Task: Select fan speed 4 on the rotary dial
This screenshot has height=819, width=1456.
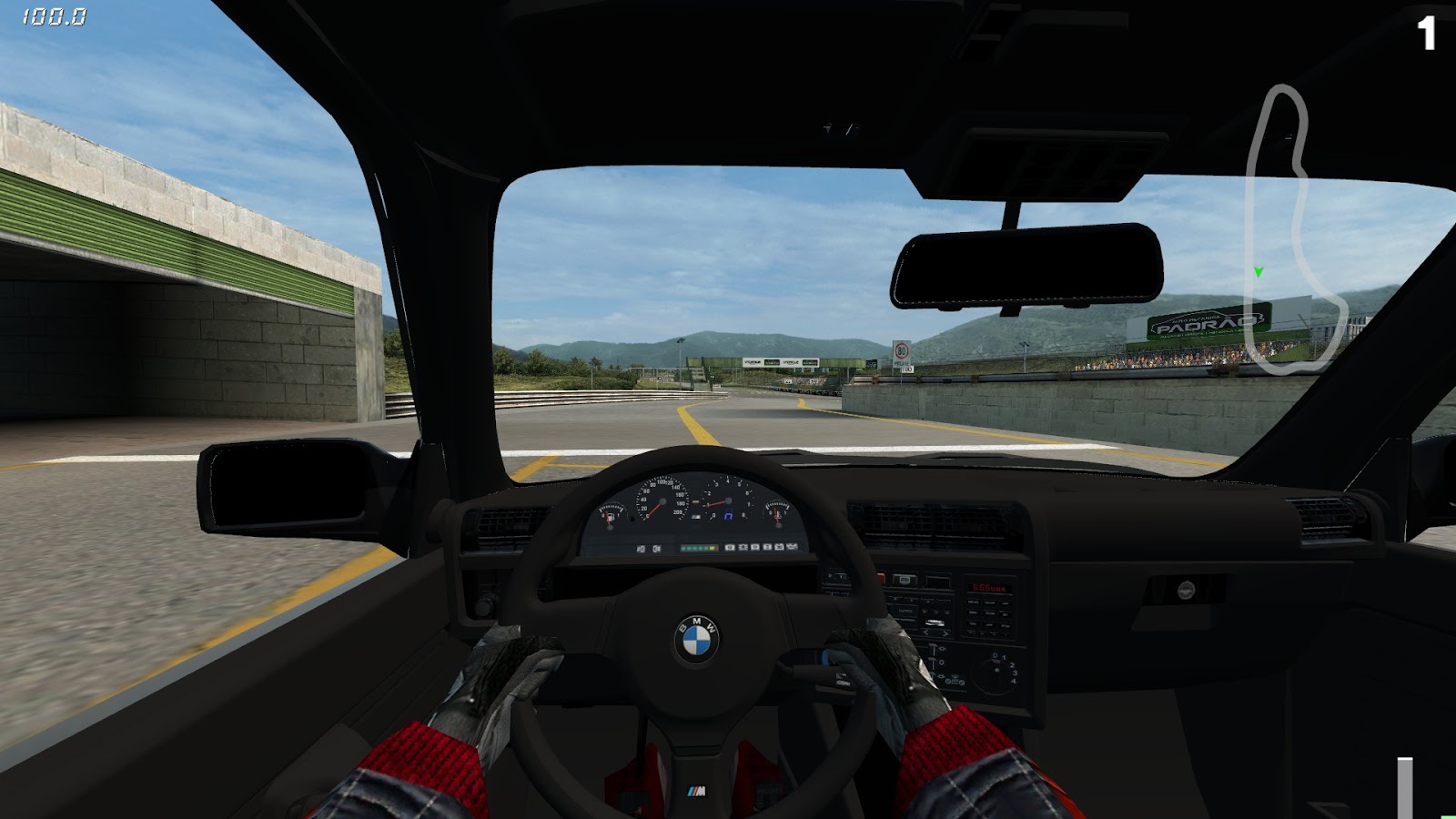Action: pyautogui.click(x=1013, y=681)
